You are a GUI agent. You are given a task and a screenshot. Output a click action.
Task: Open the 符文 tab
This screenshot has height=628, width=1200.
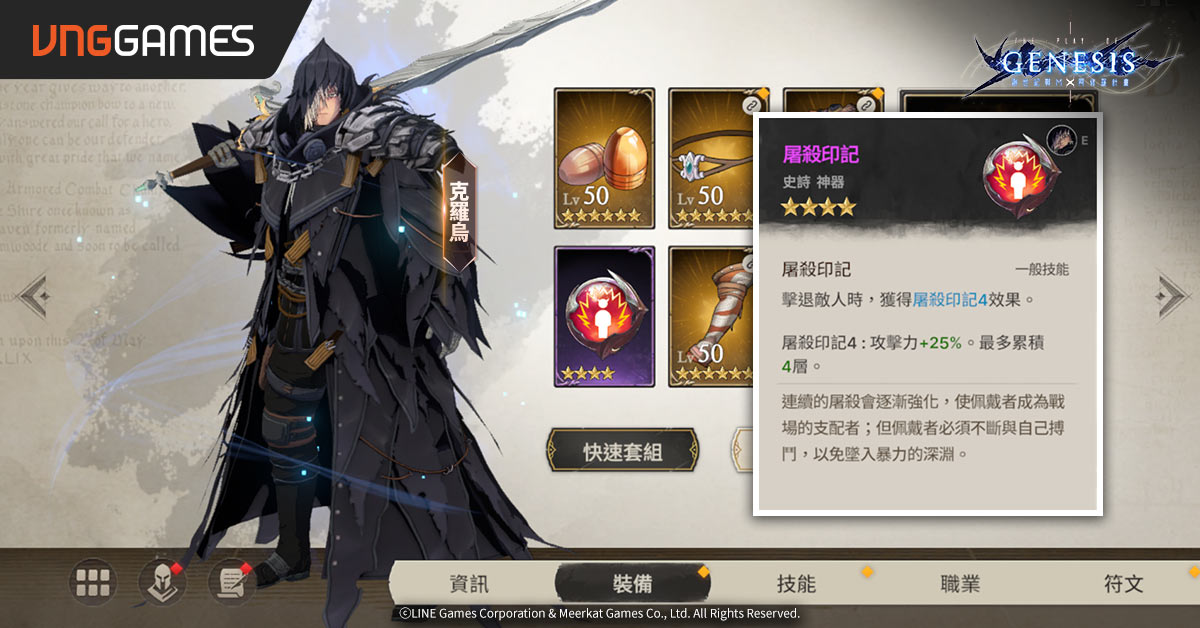click(1123, 585)
